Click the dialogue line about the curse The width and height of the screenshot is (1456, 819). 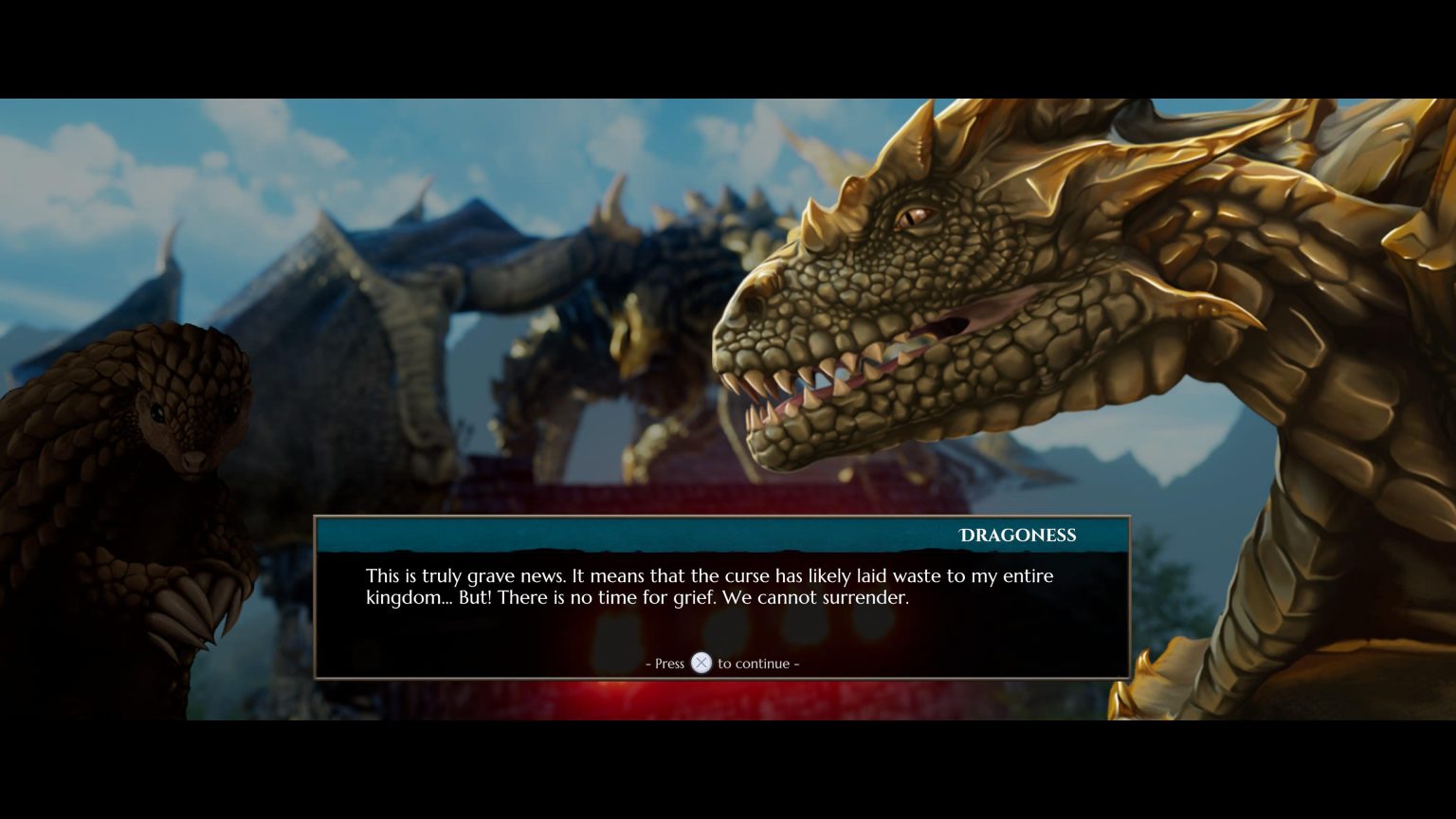[709, 575]
